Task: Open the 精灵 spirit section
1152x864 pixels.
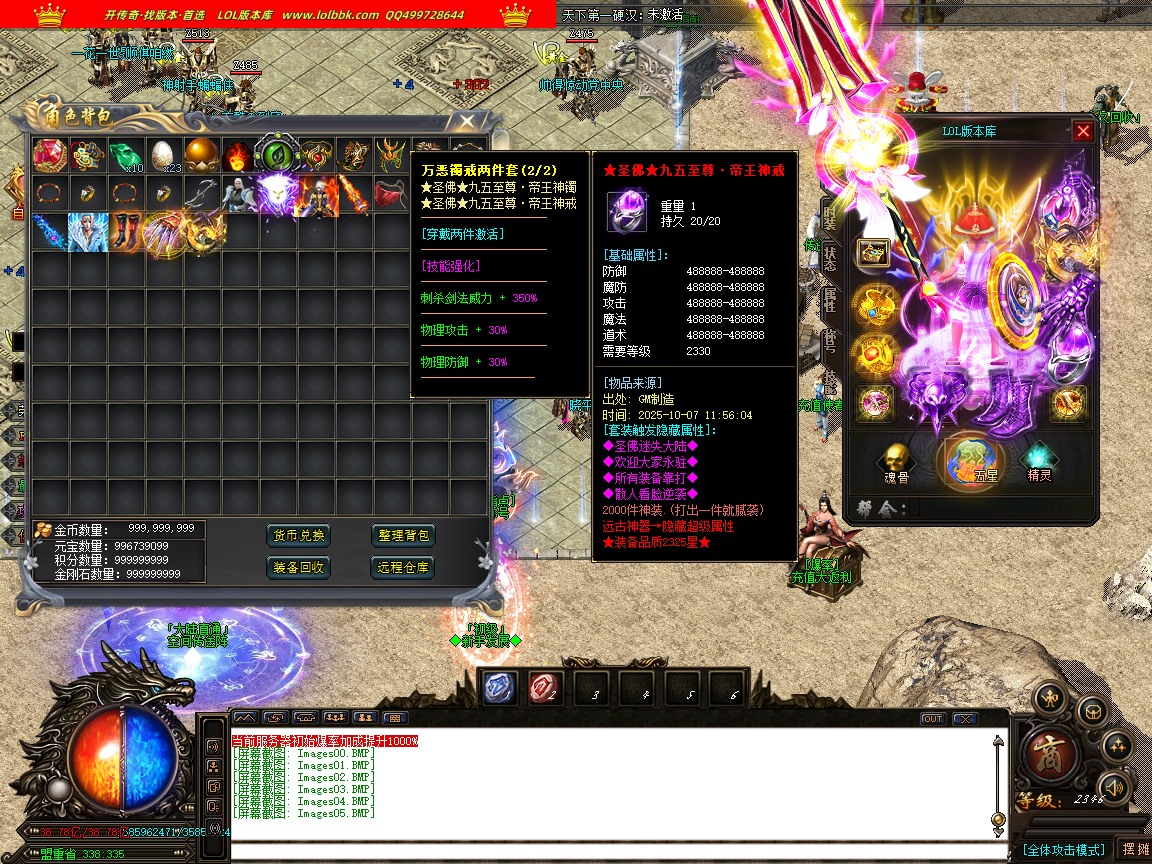Action: pos(1042,463)
